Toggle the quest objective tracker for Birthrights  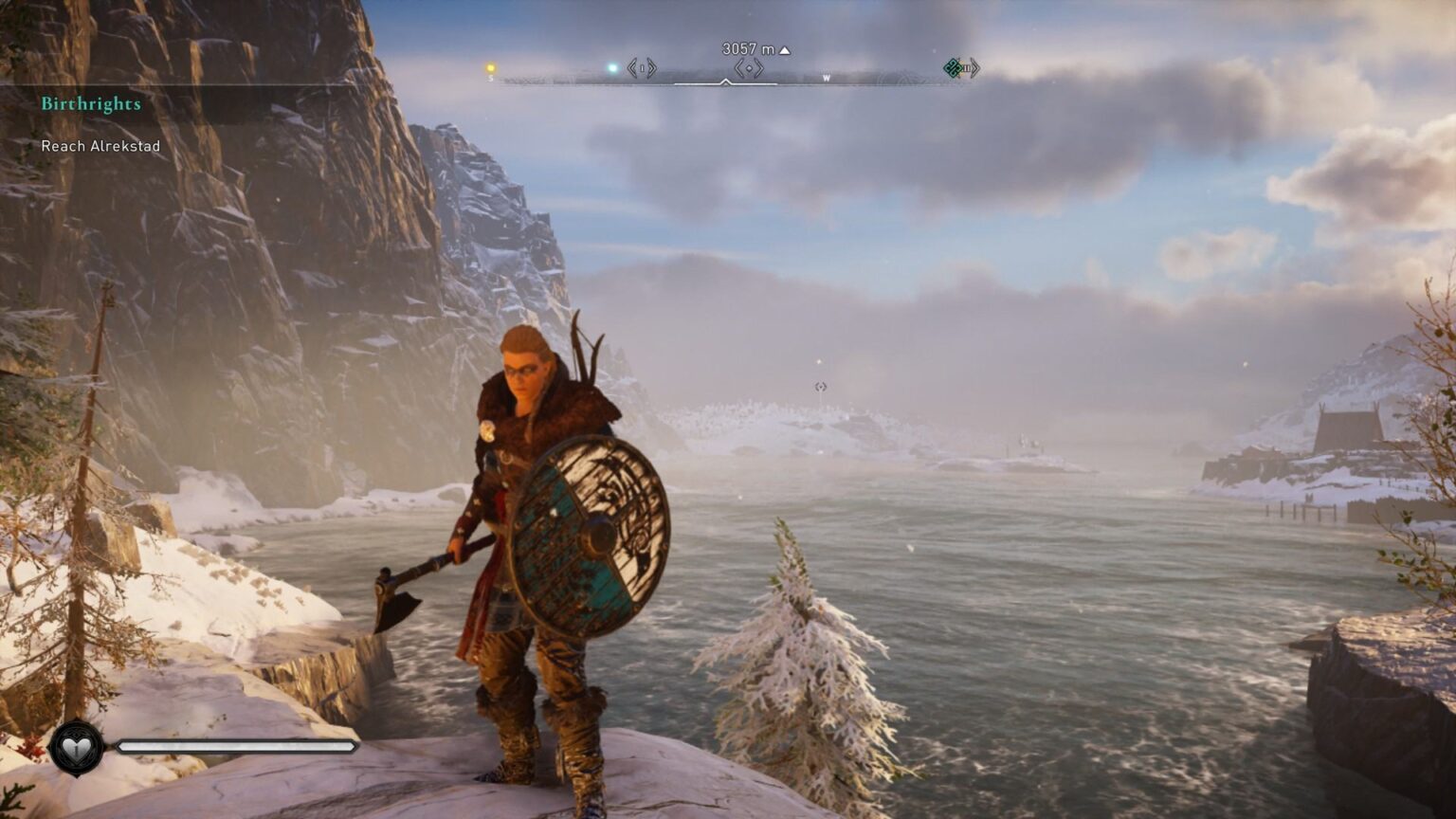(100, 147)
